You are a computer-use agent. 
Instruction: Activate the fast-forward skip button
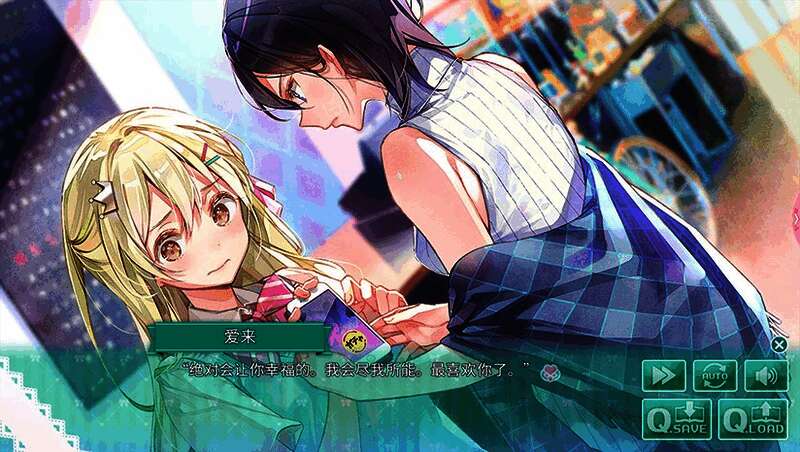664,376
